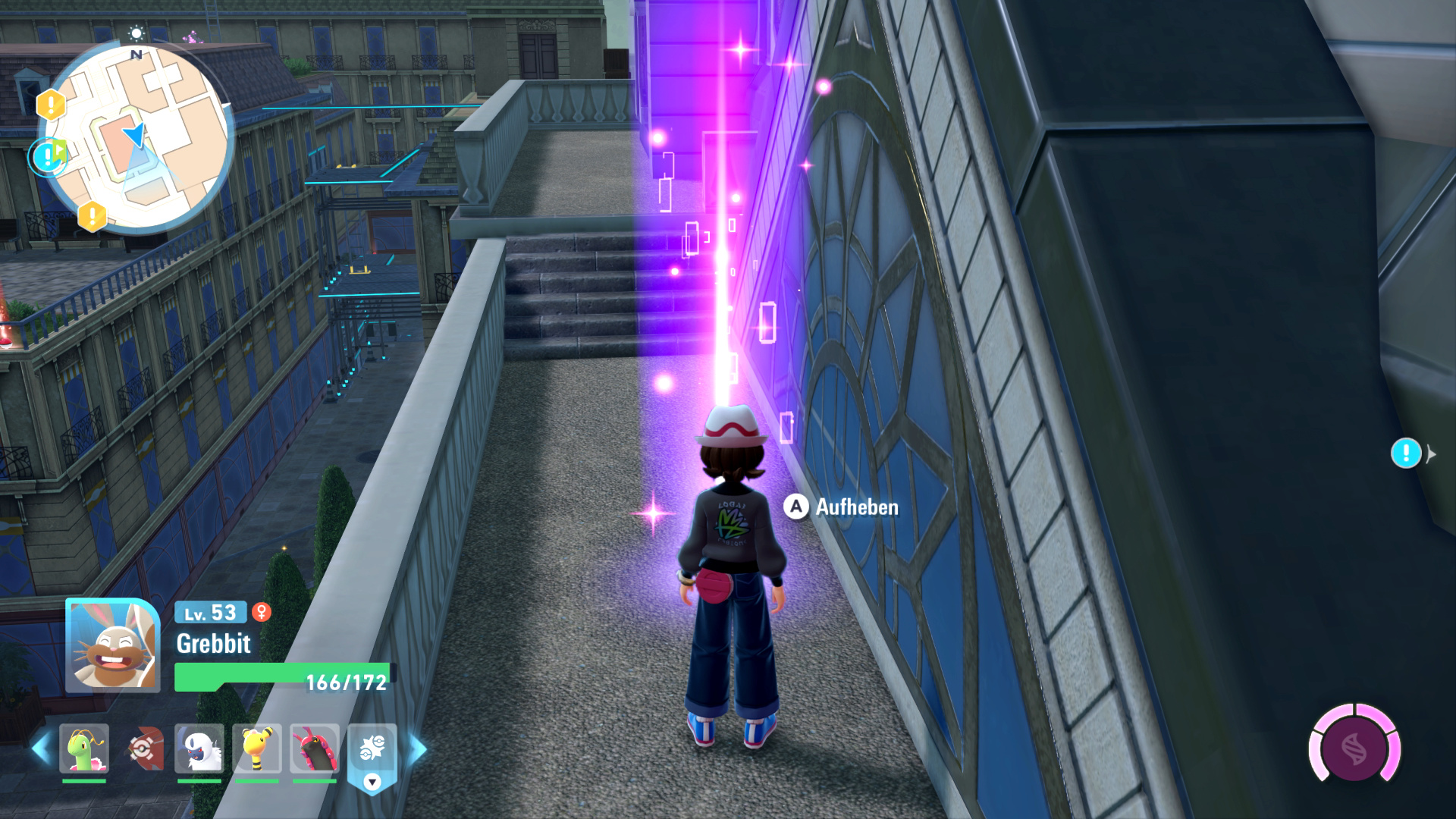Click the left arrow beside the party bar

41,749
